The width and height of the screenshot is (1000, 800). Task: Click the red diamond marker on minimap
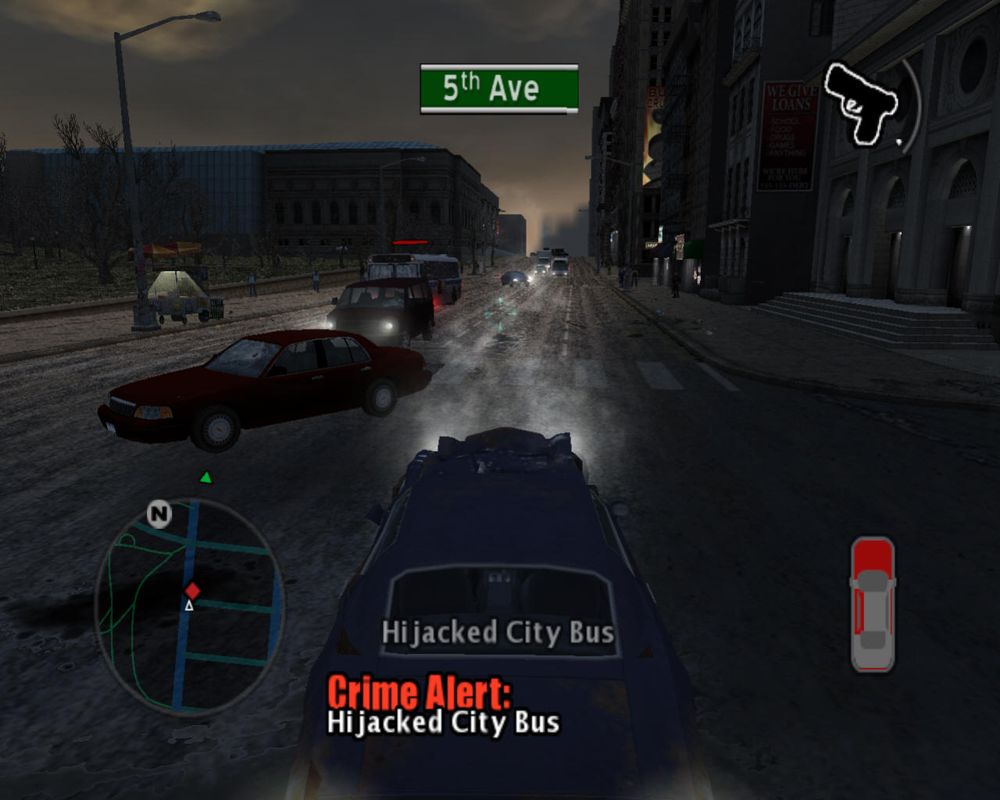192,590
